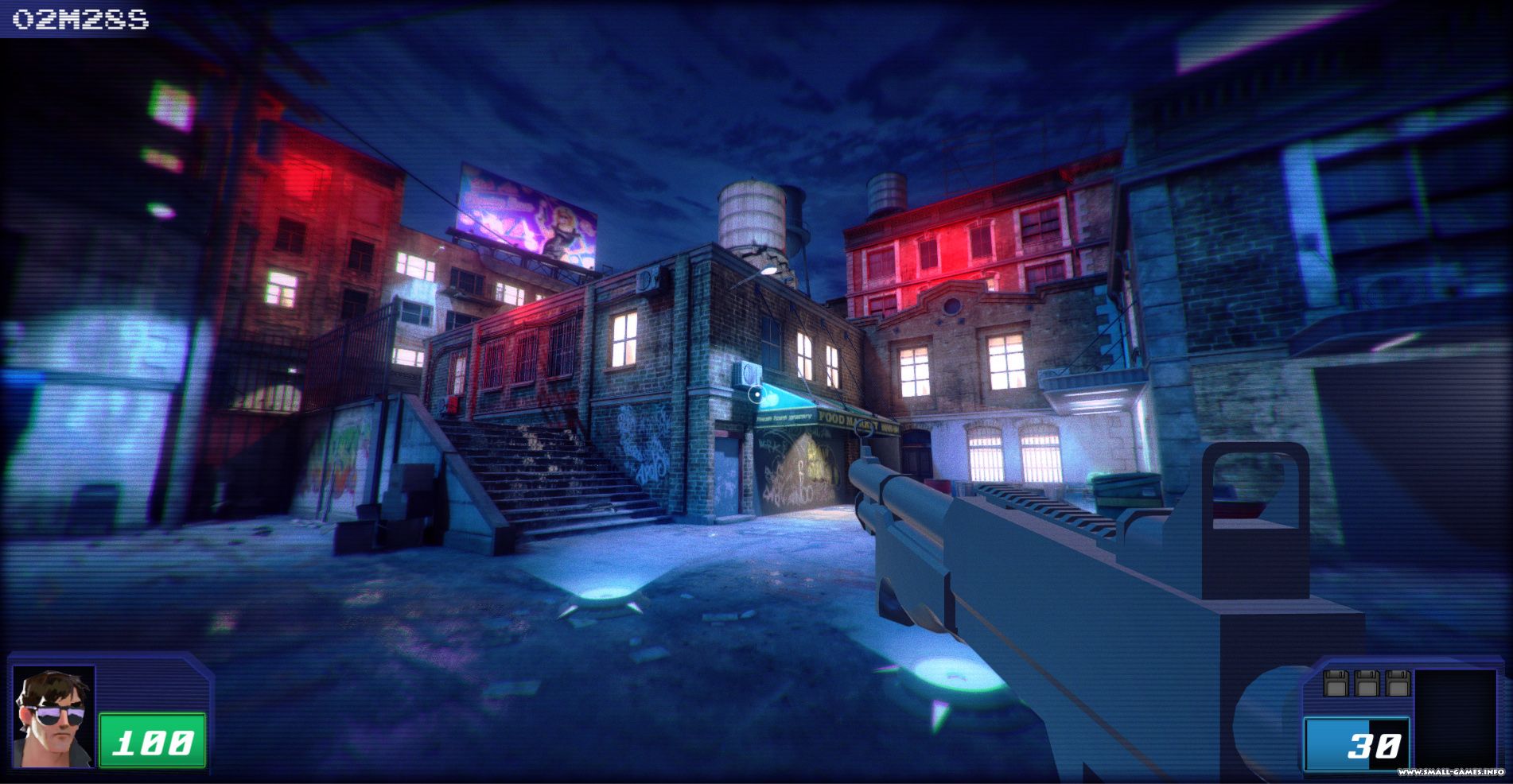Select the empty black weapon panel

1454,716
